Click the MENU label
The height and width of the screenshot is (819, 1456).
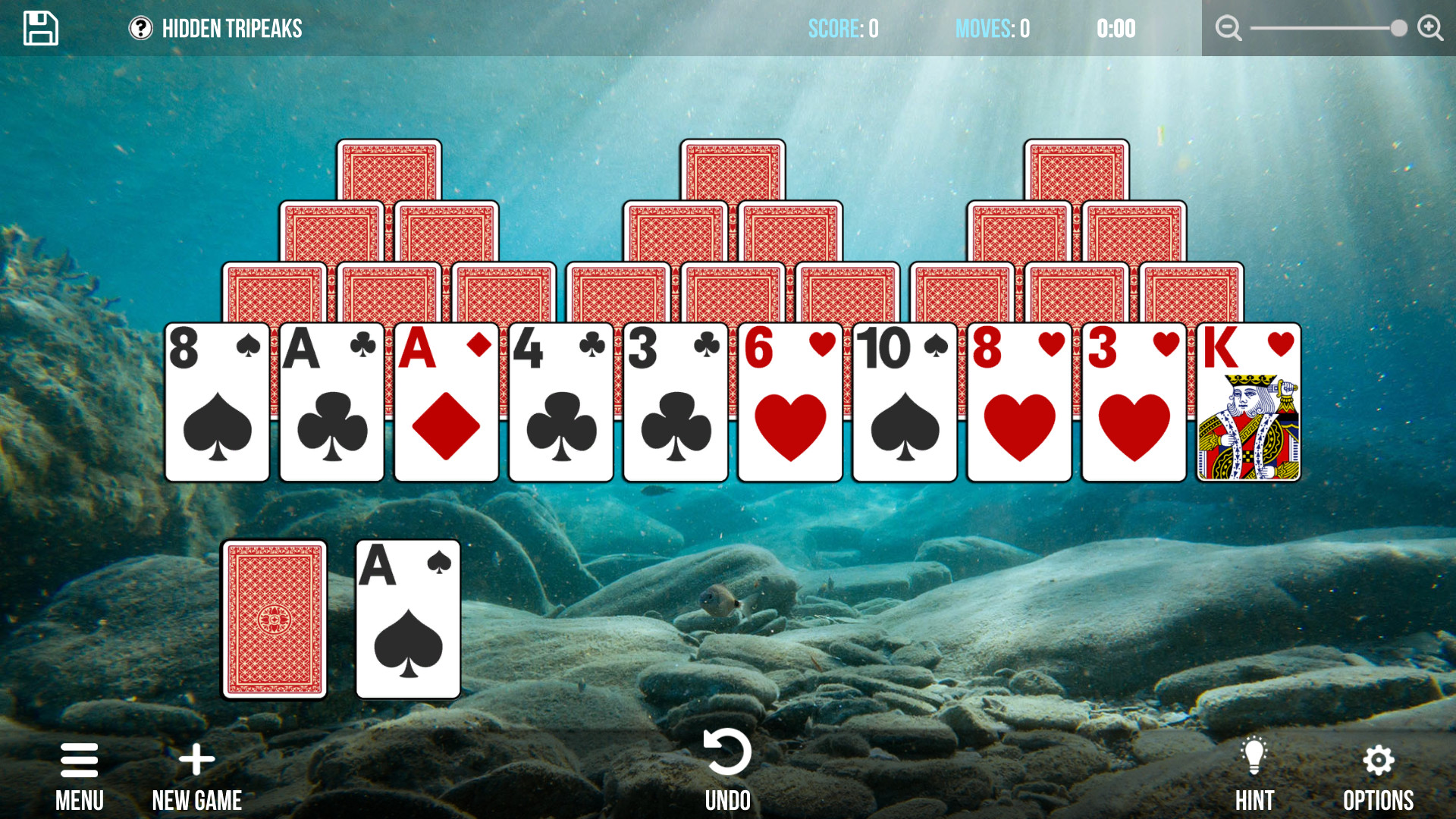pos(80,800)
